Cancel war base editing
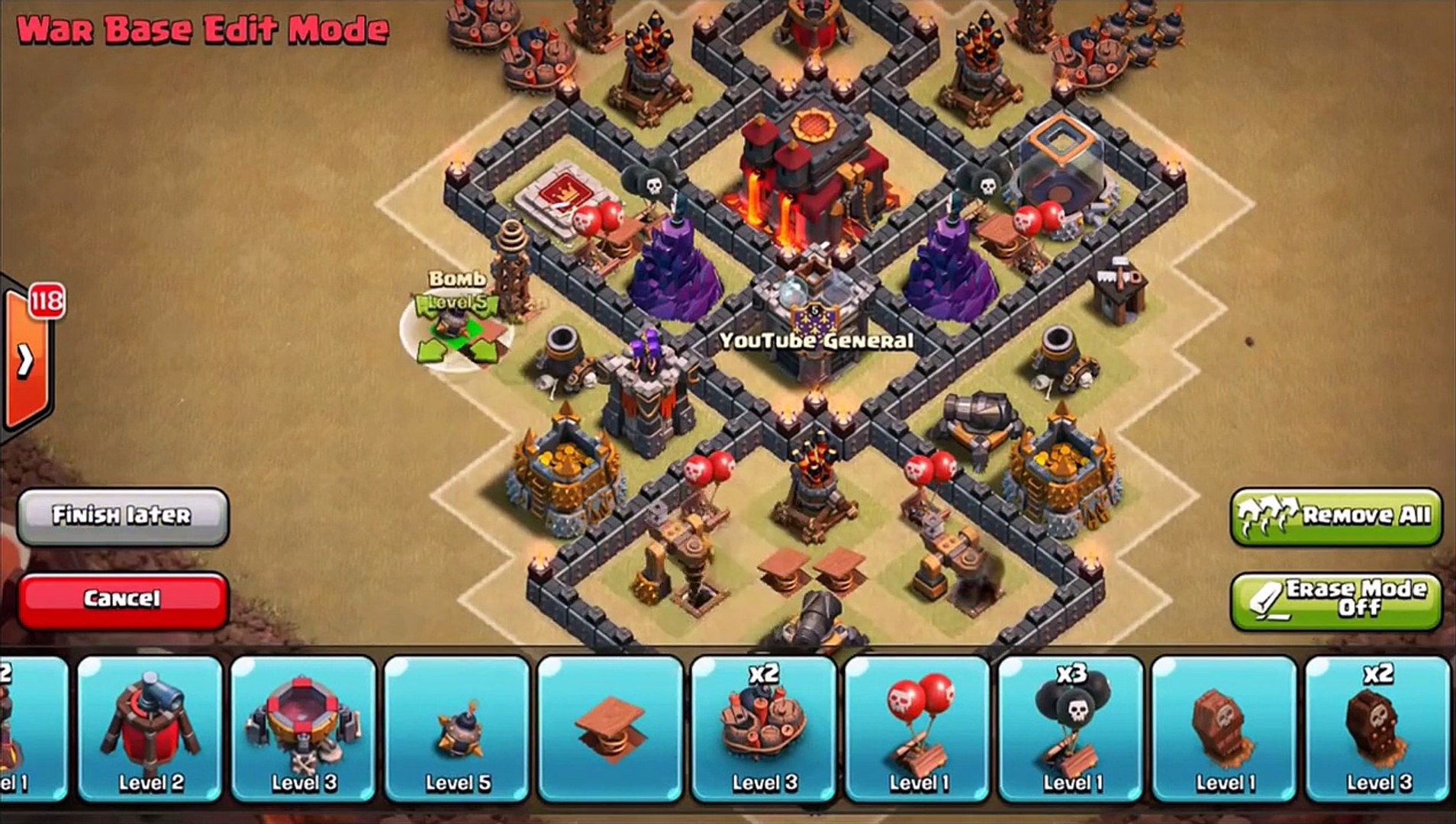1456x824 pixels. (x=122, y=599)
